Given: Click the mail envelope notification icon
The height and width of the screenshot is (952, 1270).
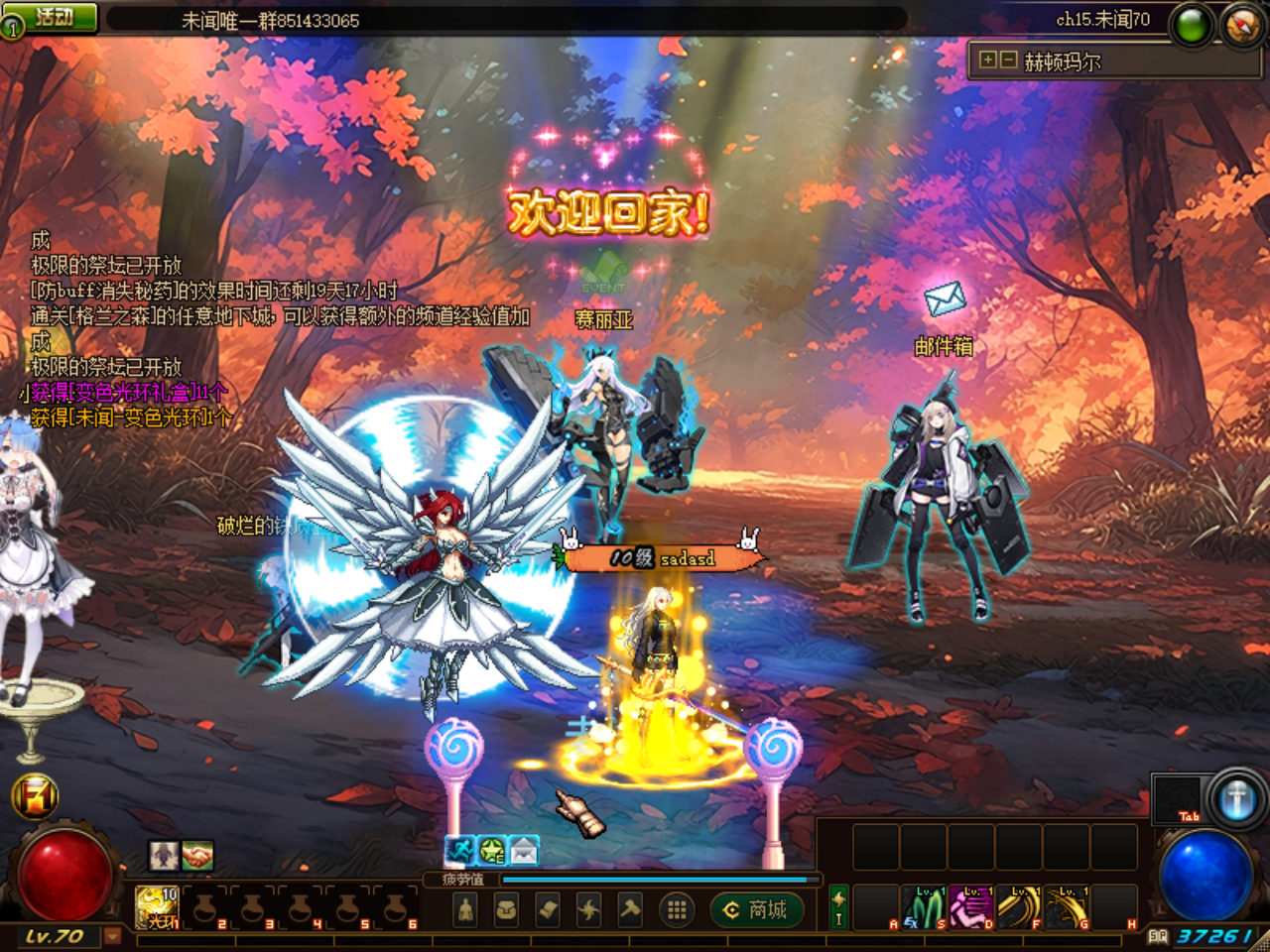Looking at the screenshot, I should click(x=946, y=299).
